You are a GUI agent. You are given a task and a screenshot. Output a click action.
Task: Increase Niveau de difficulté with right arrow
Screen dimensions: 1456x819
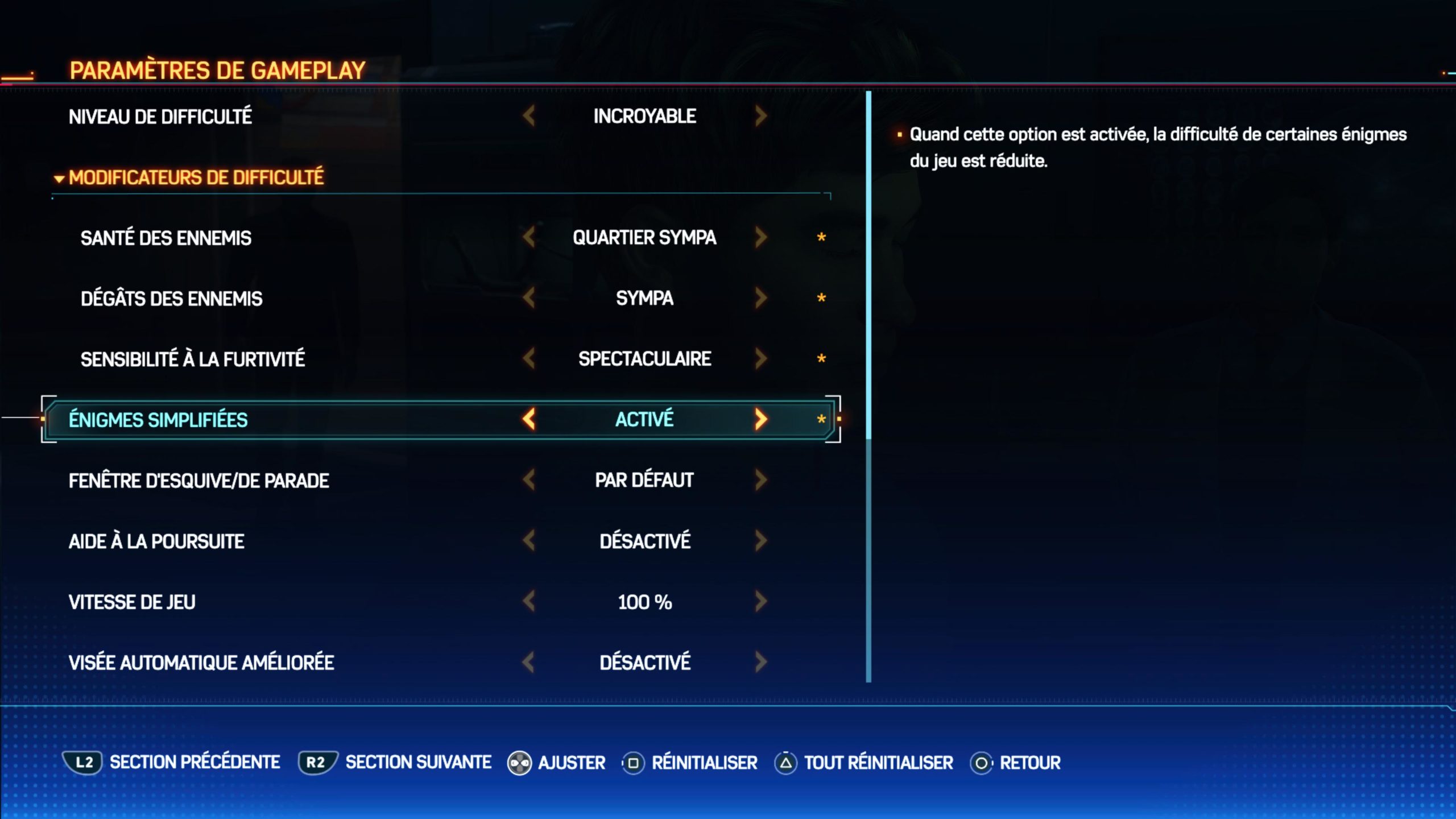[761, 116]
